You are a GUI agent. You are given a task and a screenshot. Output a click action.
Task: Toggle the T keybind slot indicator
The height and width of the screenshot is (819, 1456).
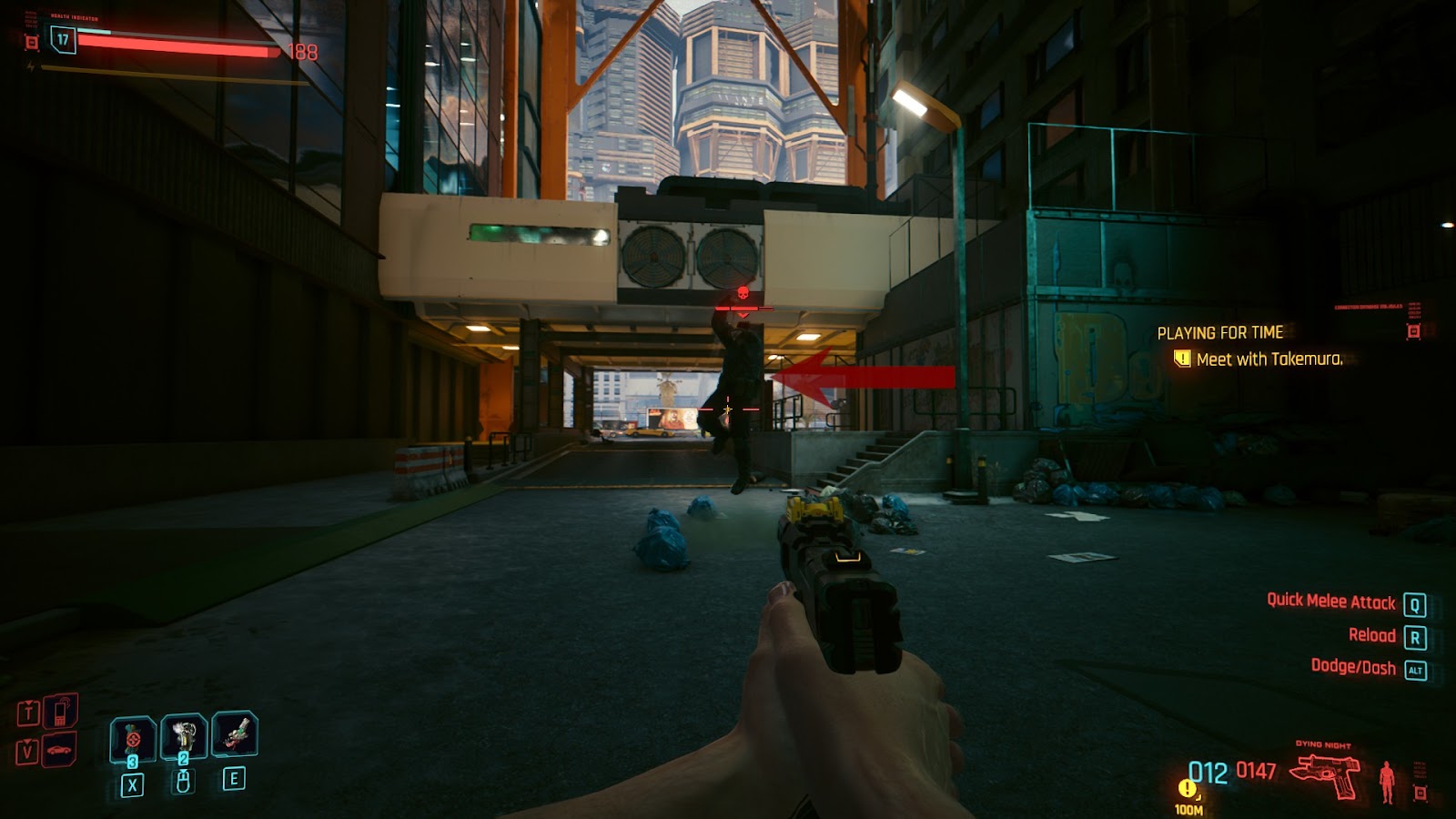tap(28, 712)
